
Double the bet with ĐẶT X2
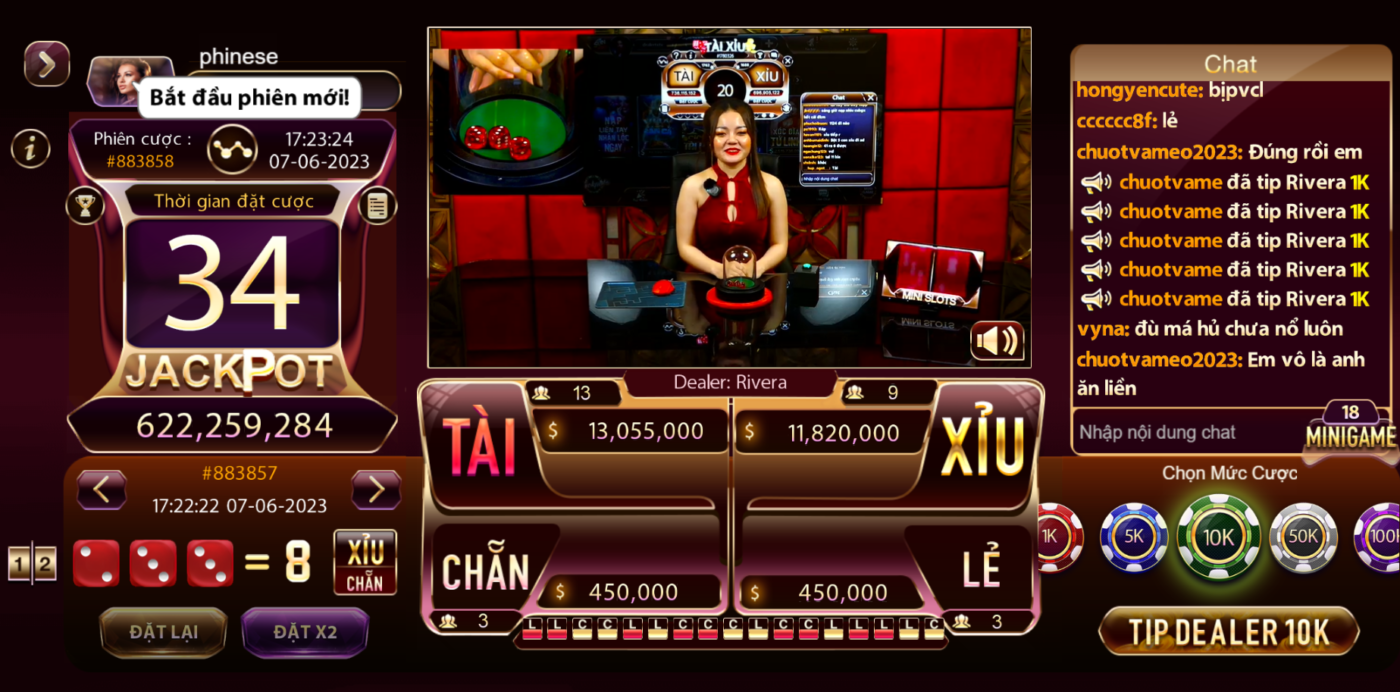pos(305,632)
